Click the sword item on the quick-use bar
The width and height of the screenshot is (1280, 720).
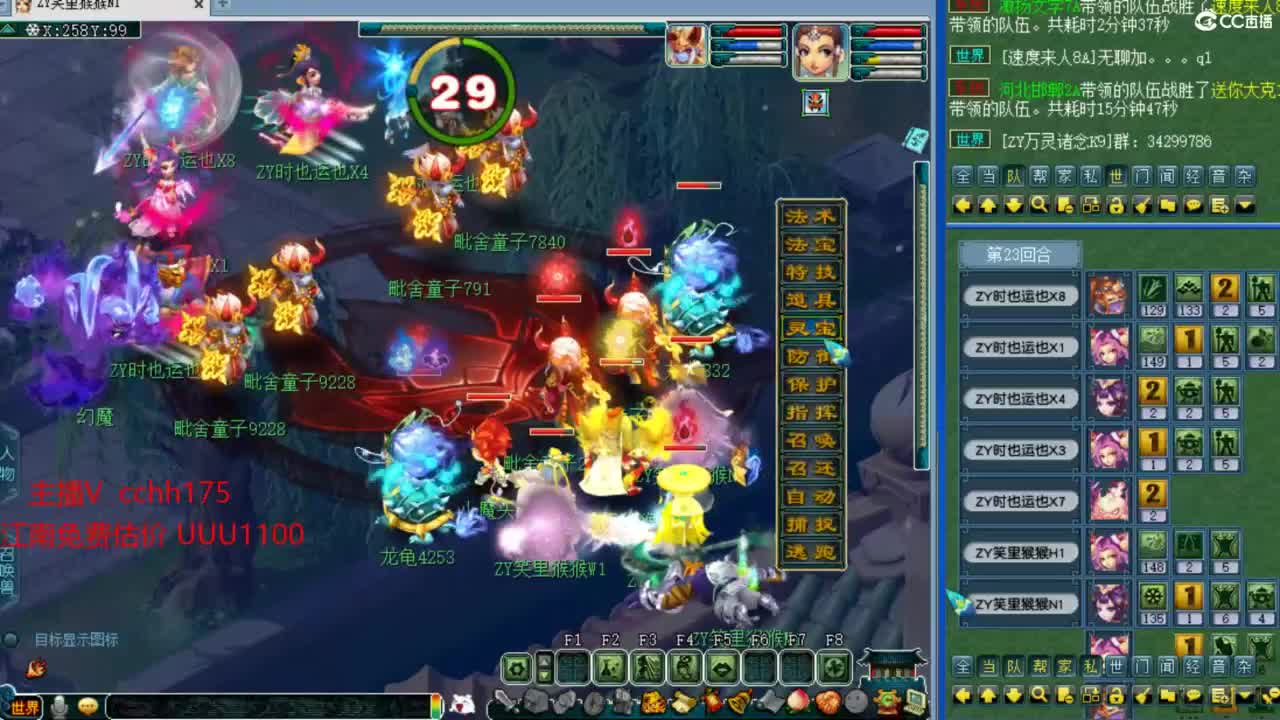click(x=505, y=700)
